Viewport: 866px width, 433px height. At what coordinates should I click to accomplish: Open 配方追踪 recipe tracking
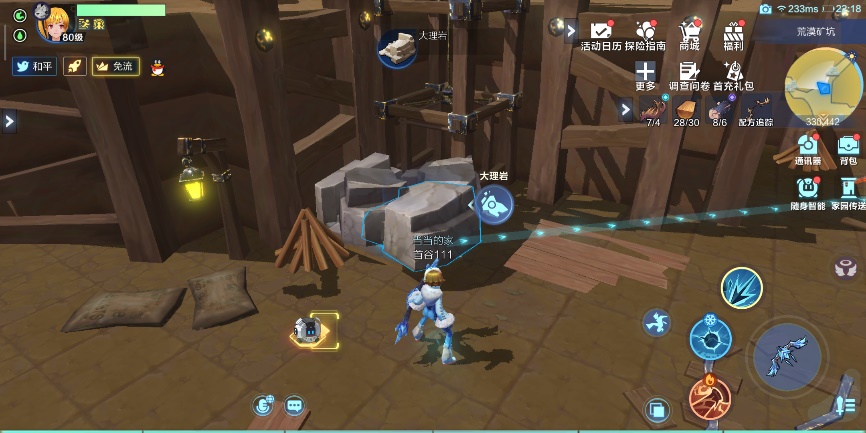[x=756, y=110]
